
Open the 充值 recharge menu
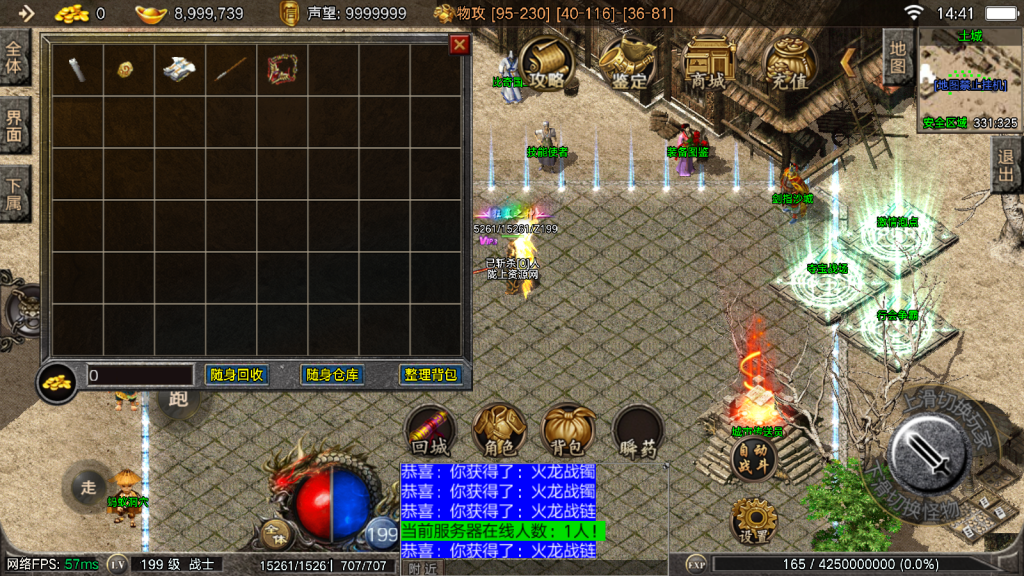point(789,66)
